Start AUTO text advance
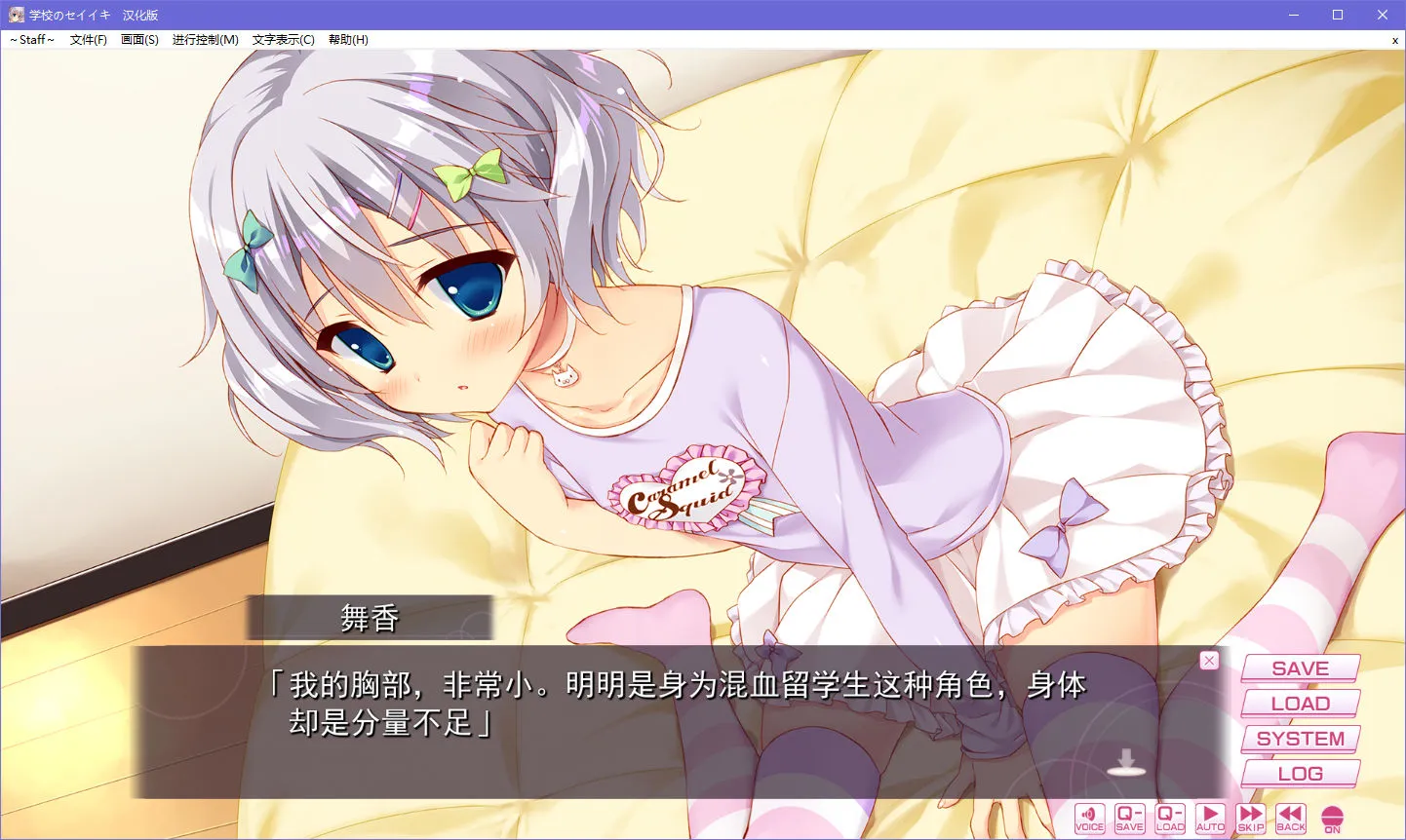 click(1210, 818)
